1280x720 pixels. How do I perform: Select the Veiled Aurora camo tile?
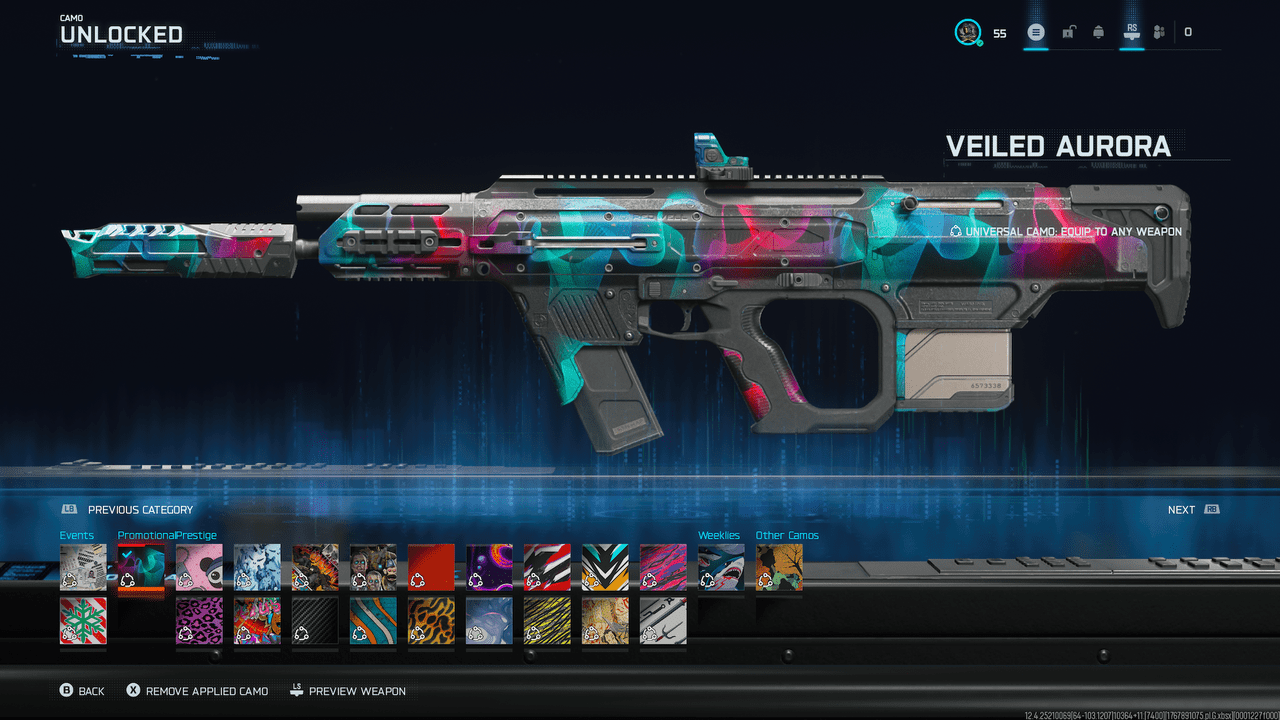point(141,568)
